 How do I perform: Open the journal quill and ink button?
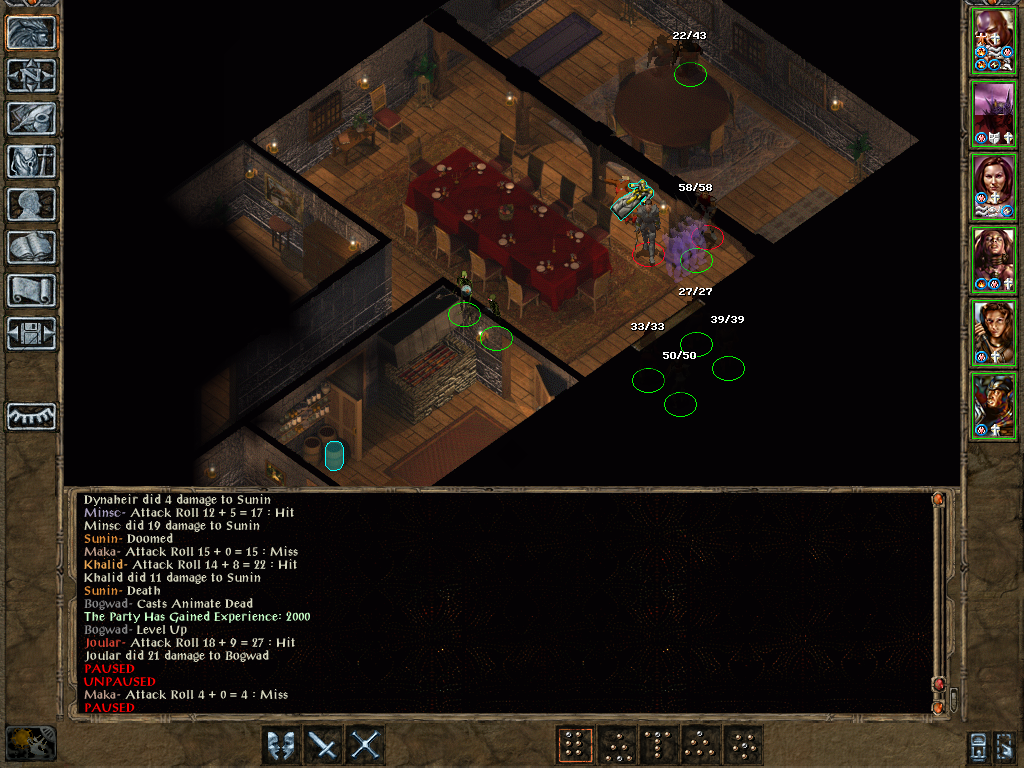32,118
